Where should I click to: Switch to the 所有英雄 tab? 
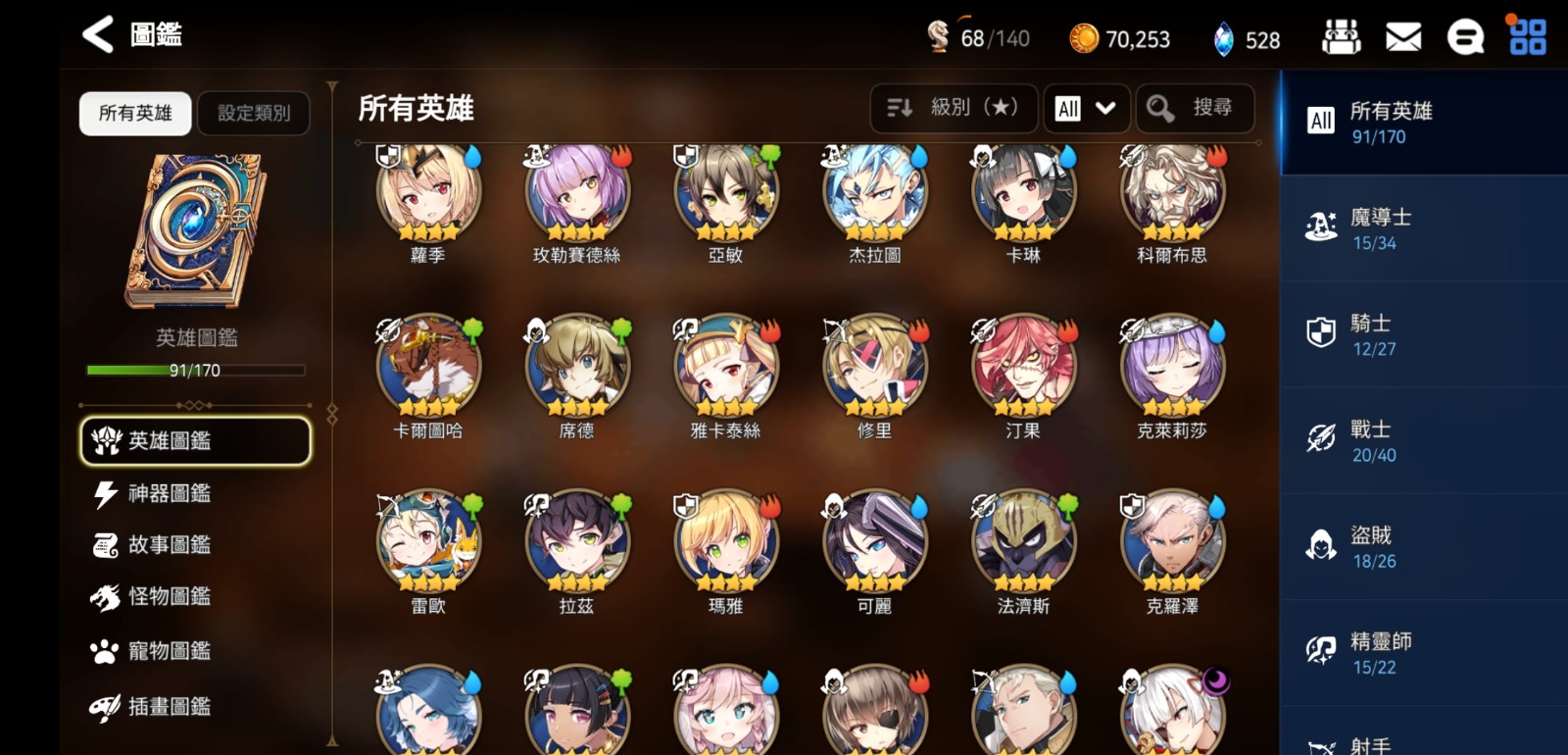click(x=134, y=113)
